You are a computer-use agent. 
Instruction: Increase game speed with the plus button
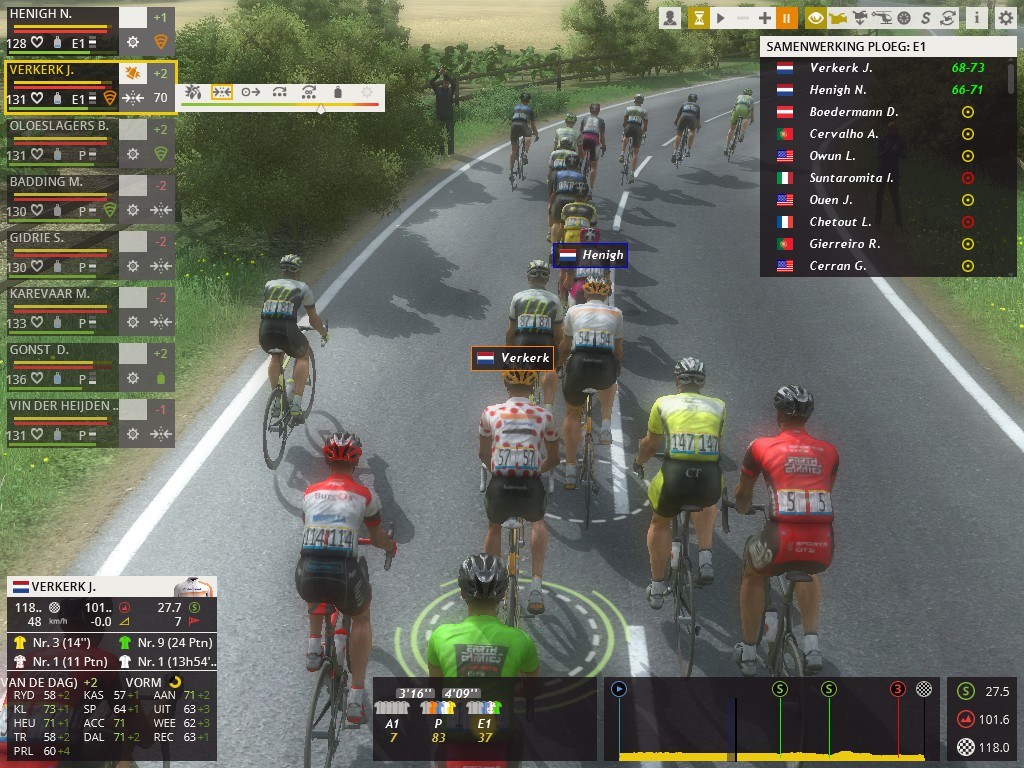[765, 18]
